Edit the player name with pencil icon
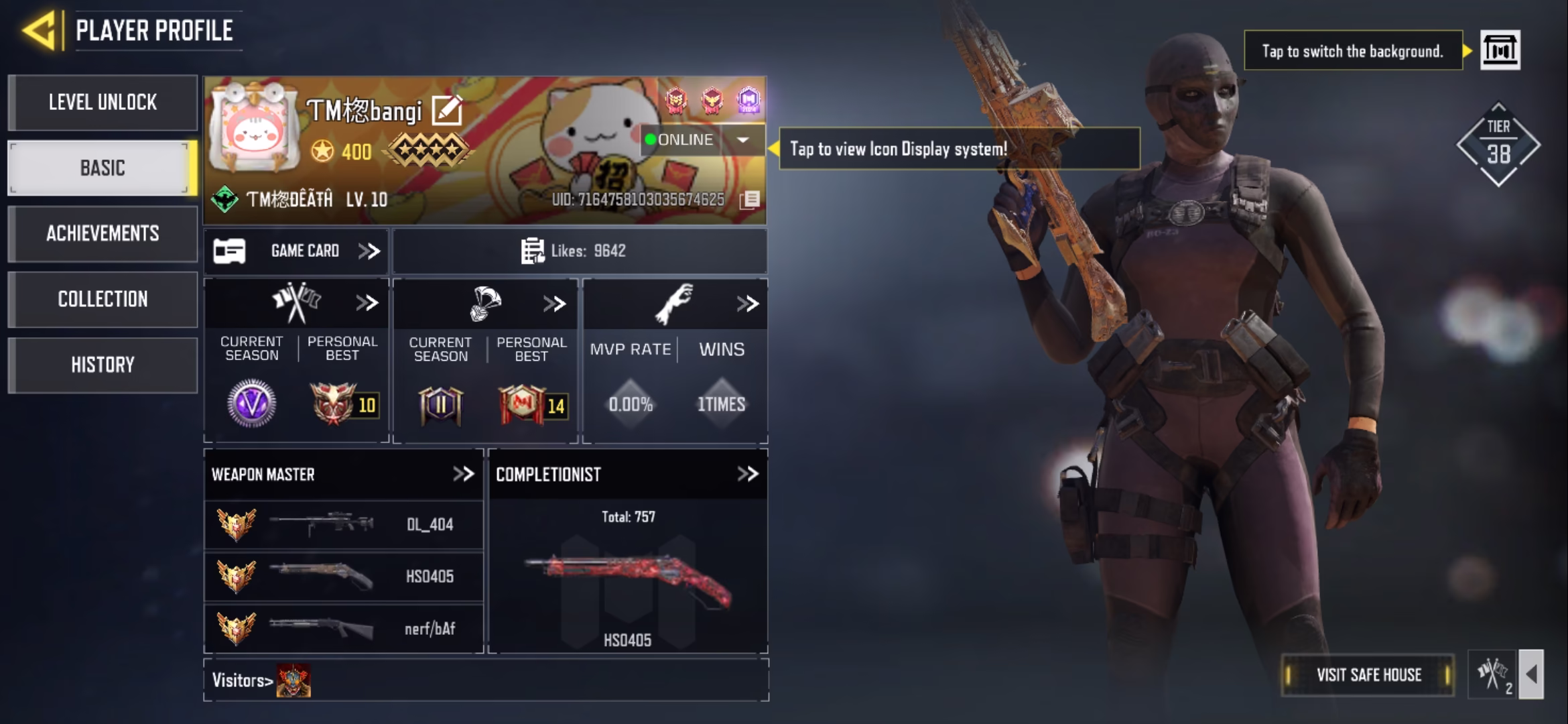 point(447,111)
